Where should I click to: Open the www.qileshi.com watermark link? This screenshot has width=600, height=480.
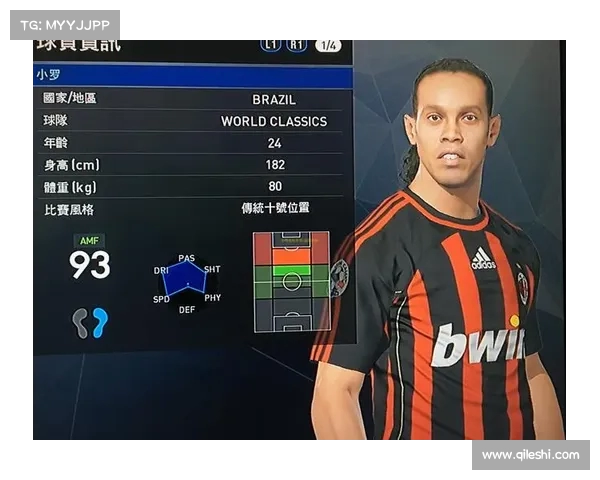(x=530, y=455)
